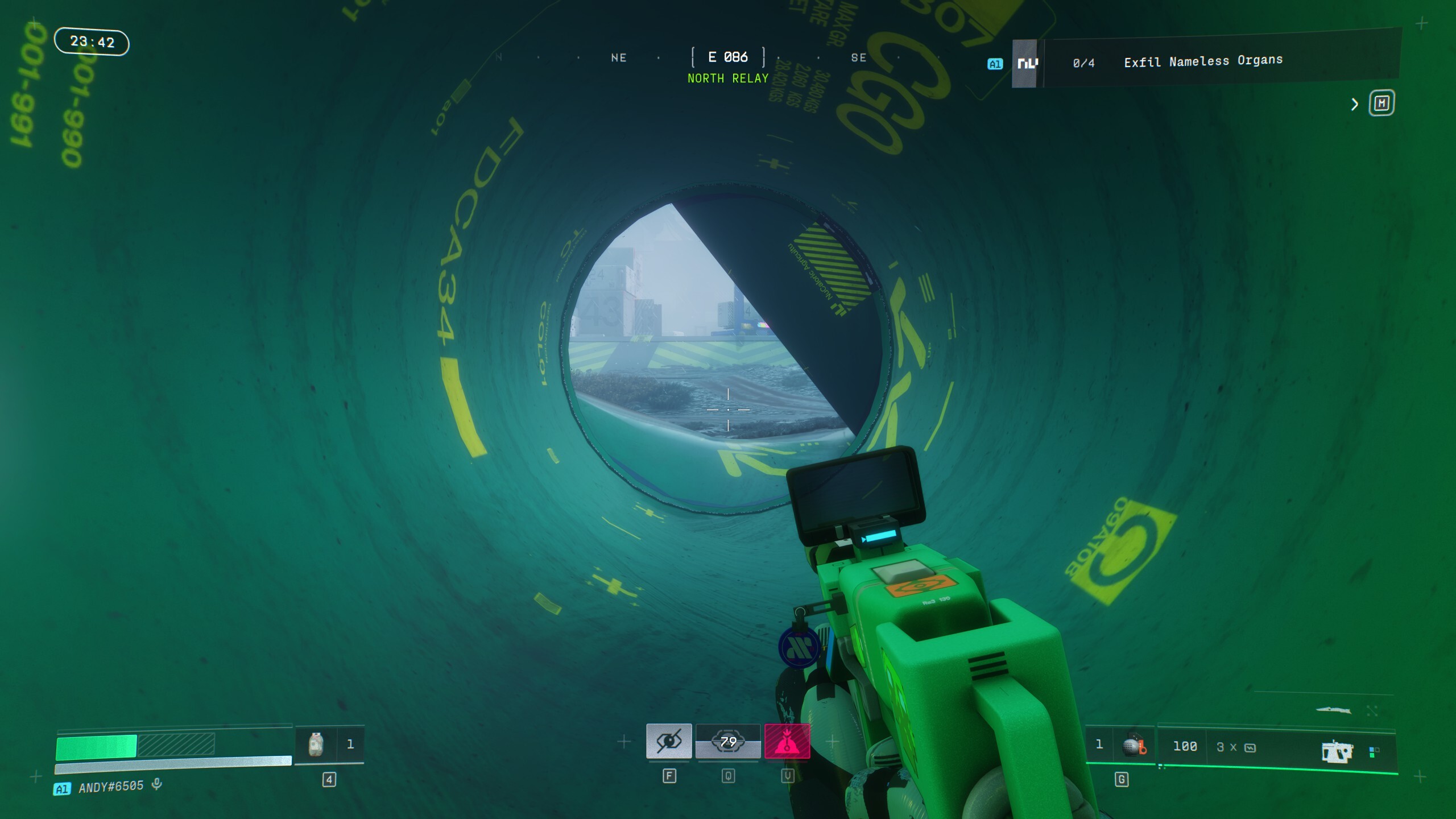This screenshot has height=819, width=1456.
Task: Select the hidden-eye visibility indicator
Action: (669, 742)
